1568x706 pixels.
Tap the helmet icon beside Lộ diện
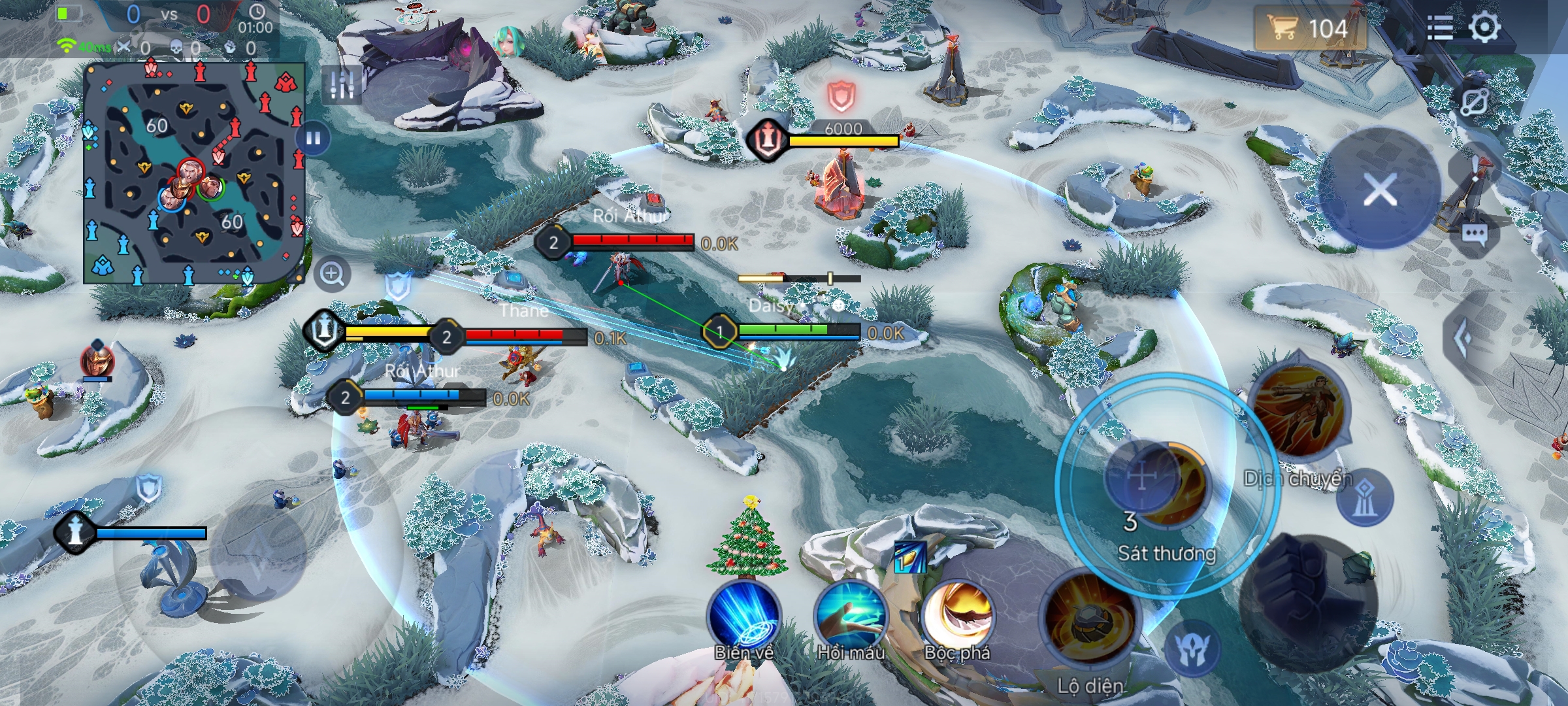tap(1194, 648)
